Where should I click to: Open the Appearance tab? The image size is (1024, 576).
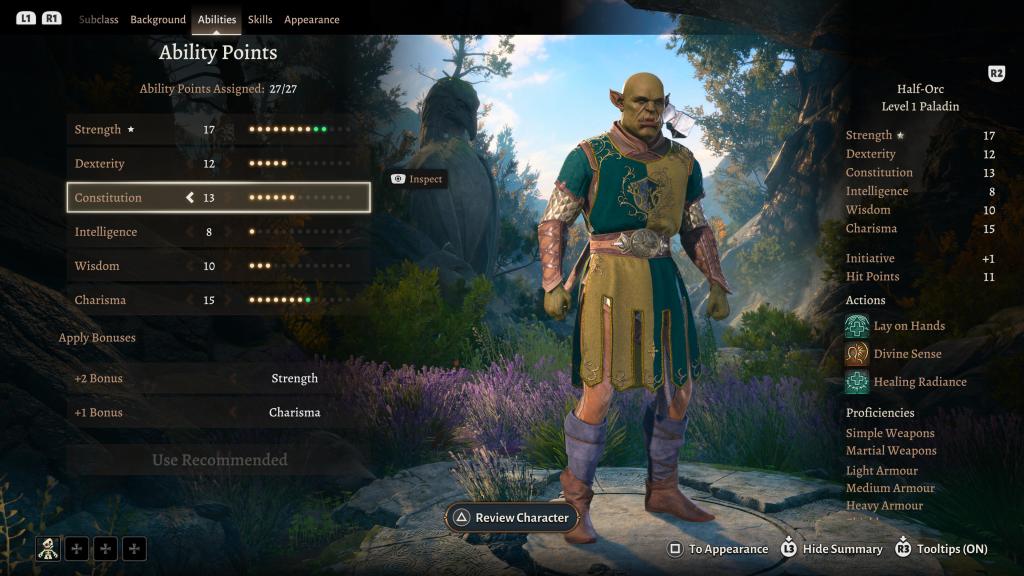point(312,20)
